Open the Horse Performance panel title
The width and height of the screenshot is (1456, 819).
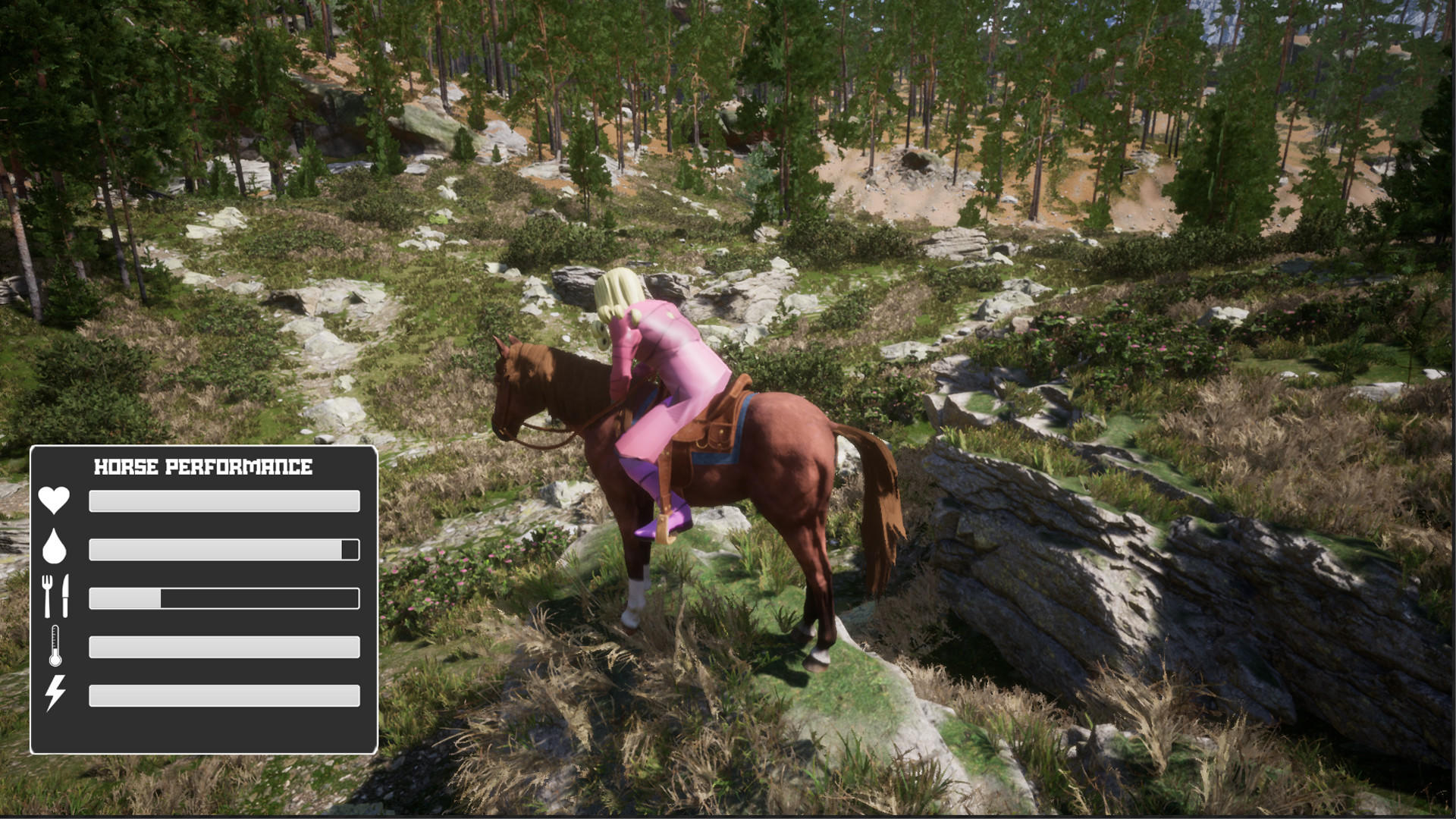click(203, 467)
